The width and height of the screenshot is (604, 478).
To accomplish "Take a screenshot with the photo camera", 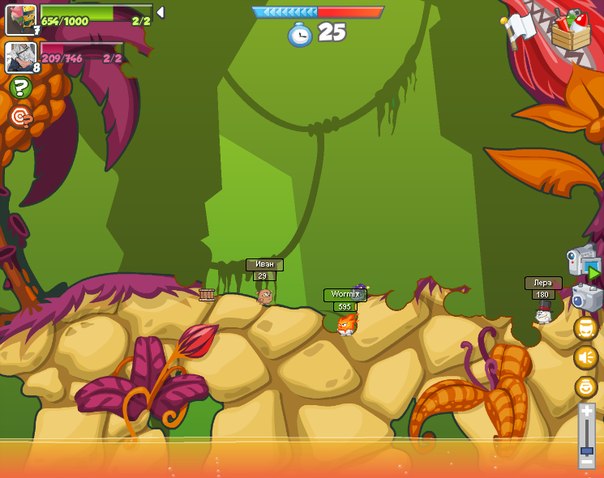I will [x=586, y=297].
